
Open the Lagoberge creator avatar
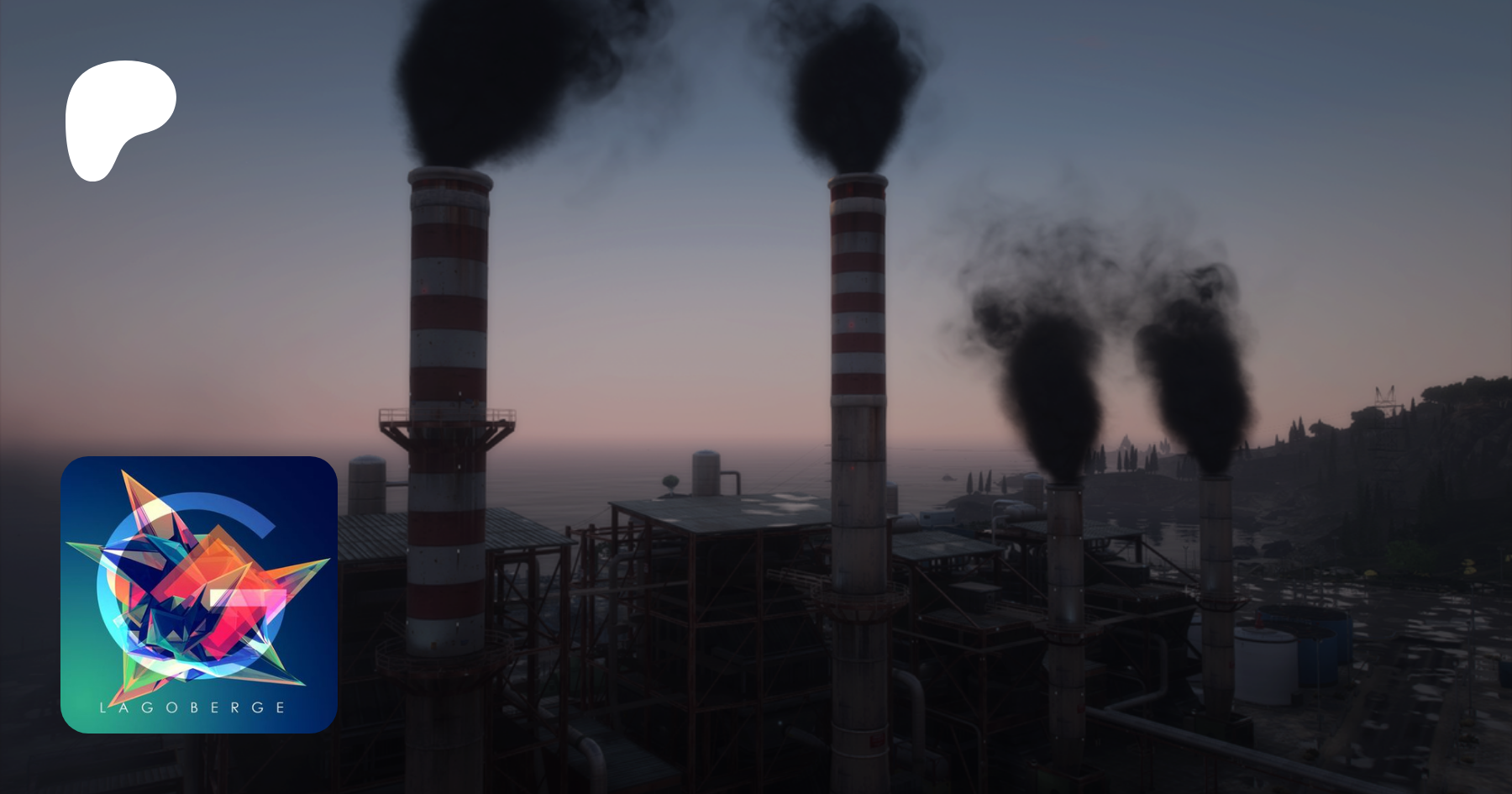point(199,594)
